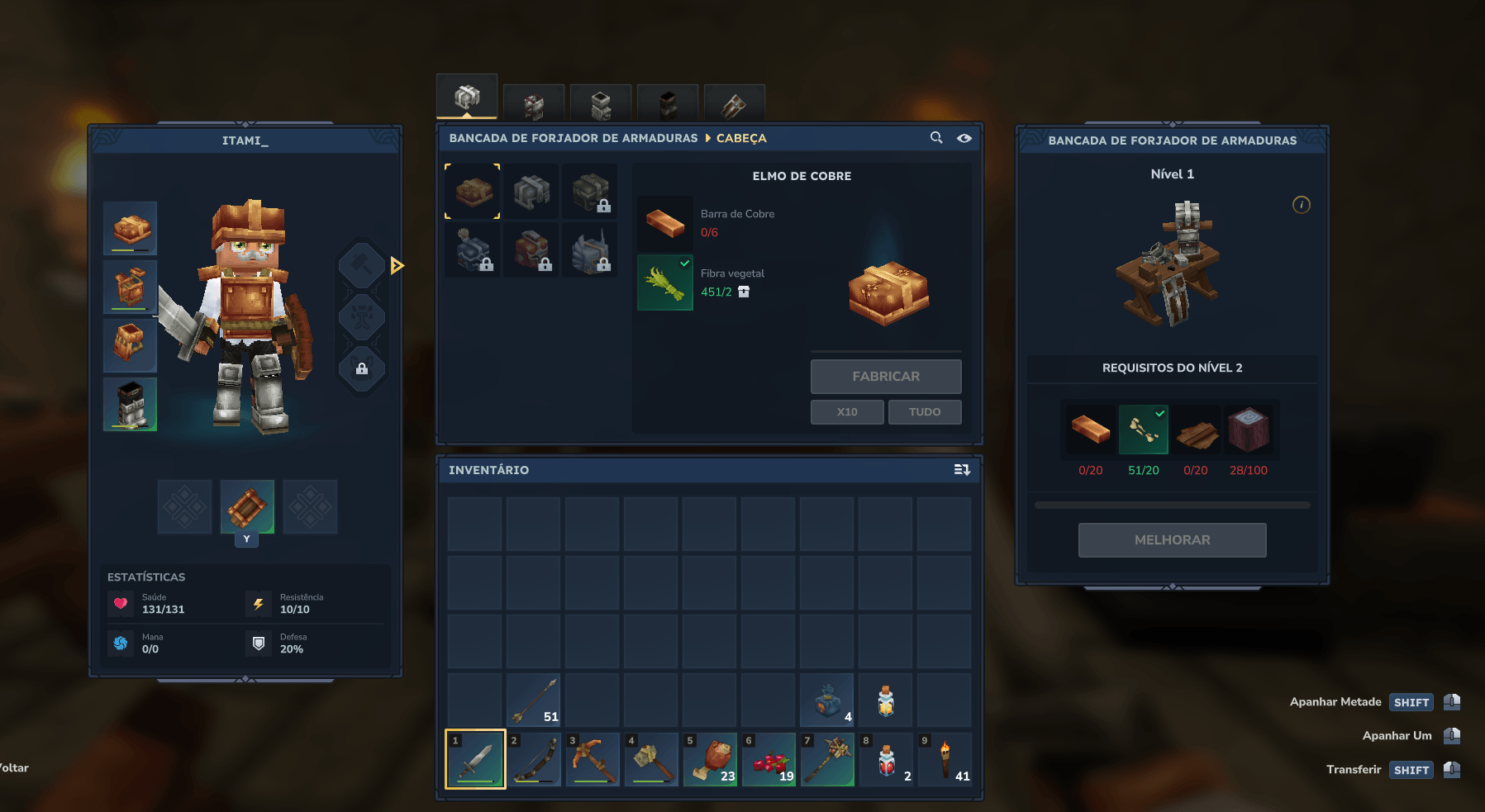This screenshot has height=812, width=1485.
Task: Open the recipe search magnifier
Action: click(936, 138)
